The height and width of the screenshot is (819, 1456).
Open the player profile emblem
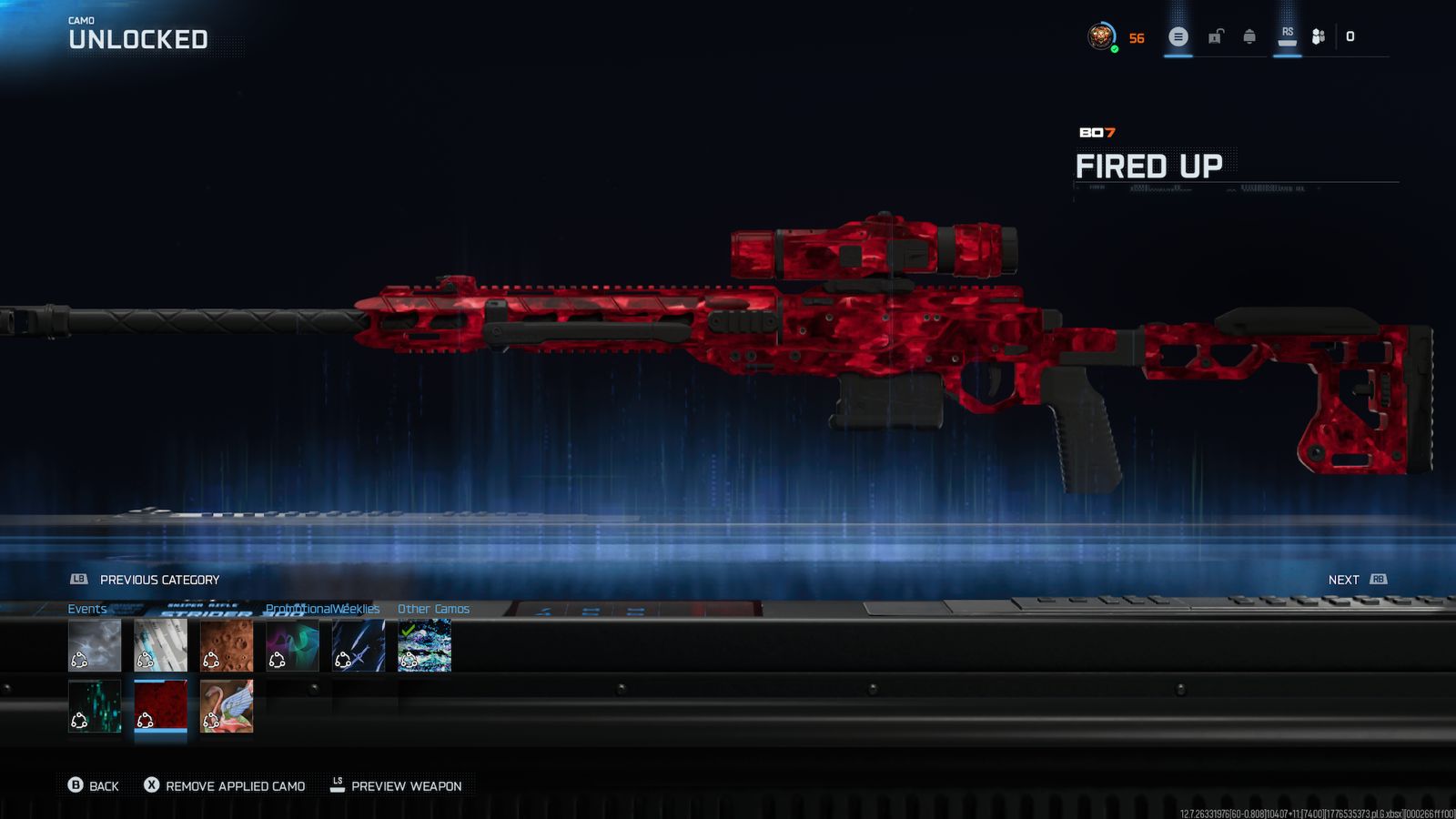coord(1102,37)
